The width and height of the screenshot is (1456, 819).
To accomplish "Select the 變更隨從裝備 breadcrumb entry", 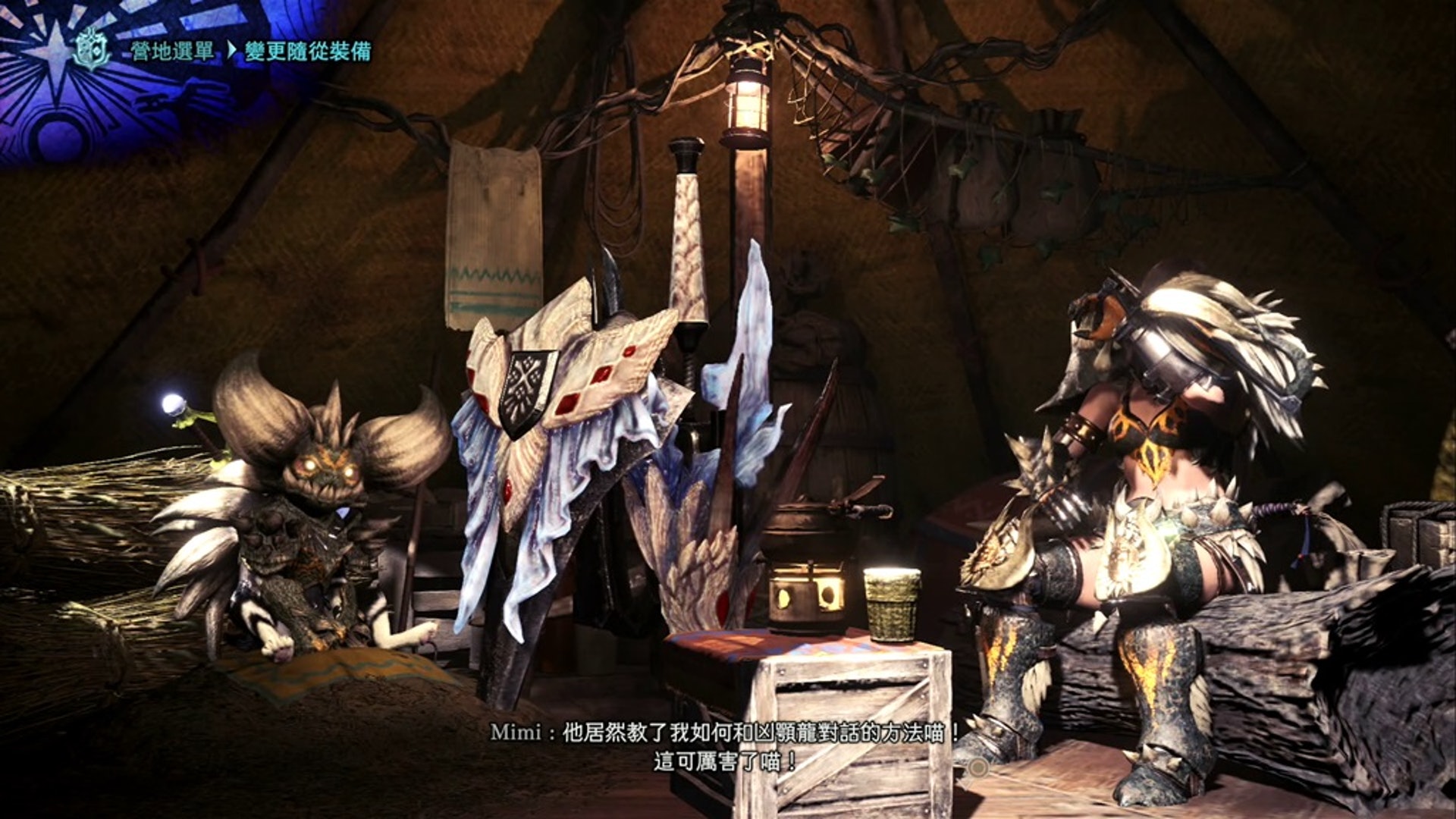I will [308, 52].
